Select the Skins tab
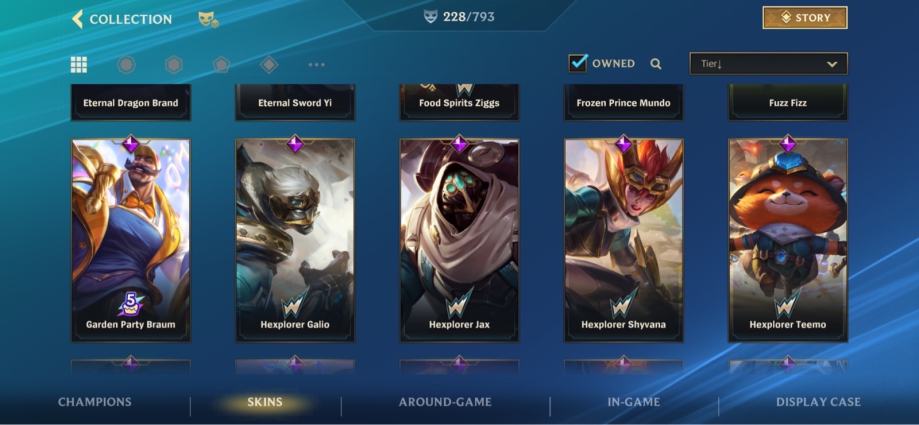Screen dimensions: 919x425 click(265, 403)
